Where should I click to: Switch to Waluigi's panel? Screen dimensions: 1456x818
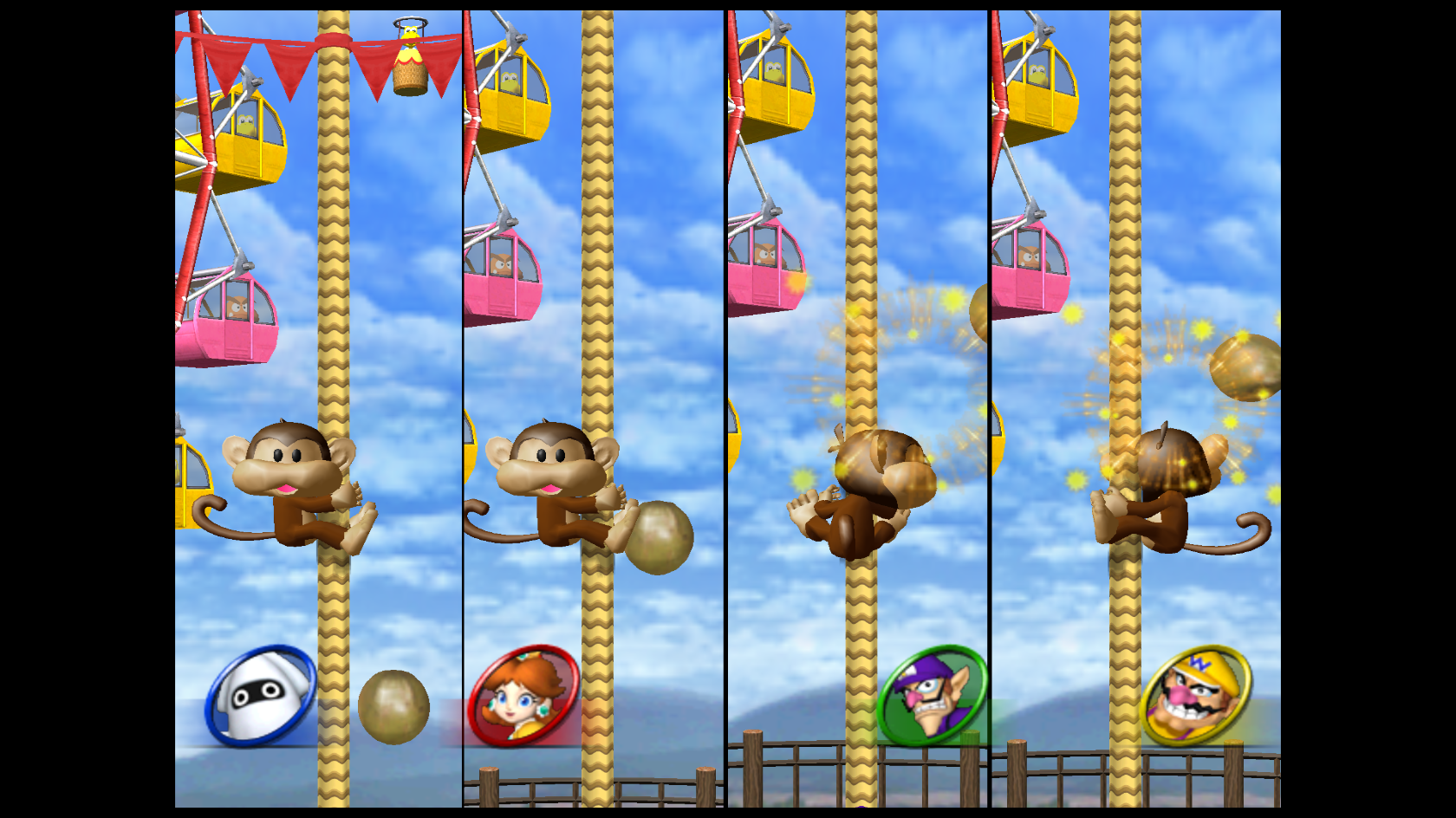tap(858, 407)
